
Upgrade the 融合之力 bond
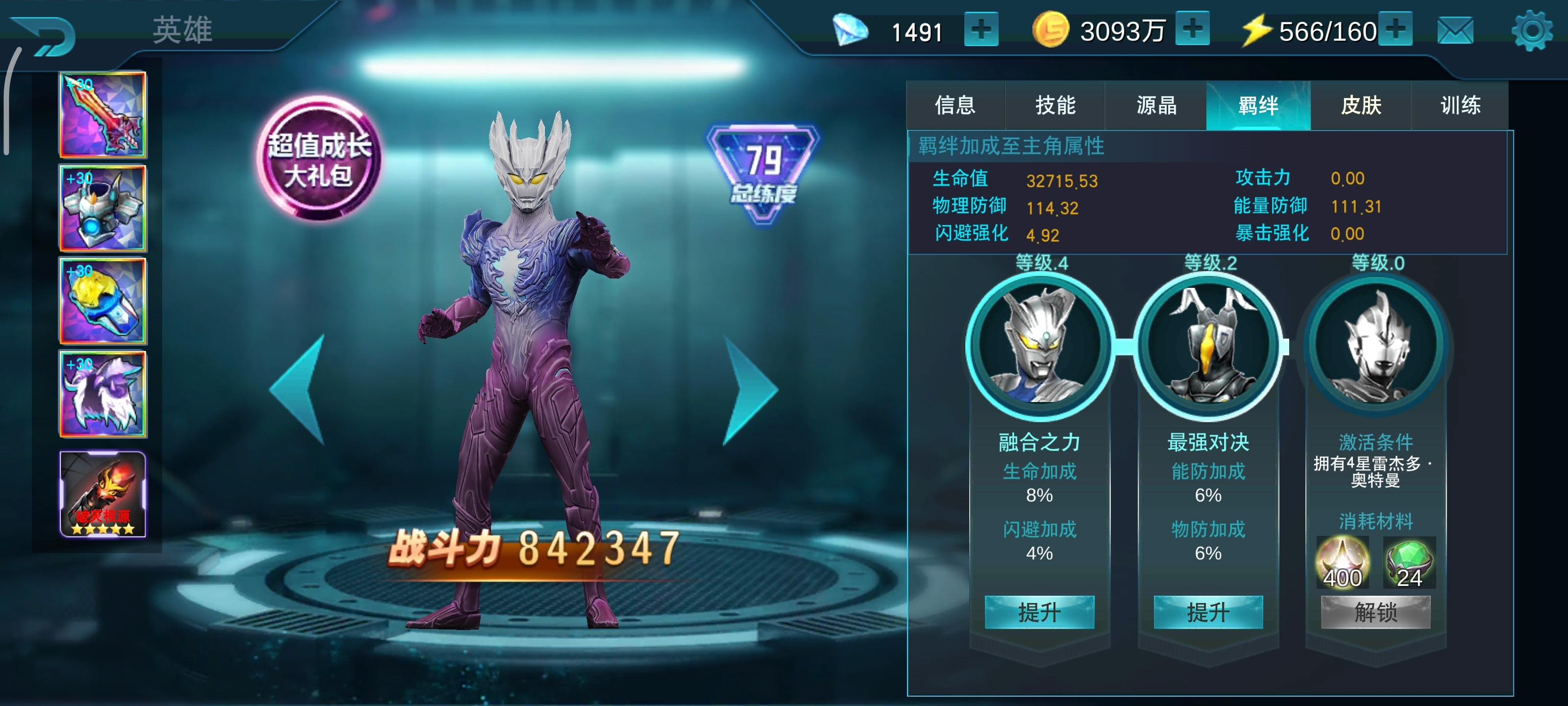coord(1039,611)
